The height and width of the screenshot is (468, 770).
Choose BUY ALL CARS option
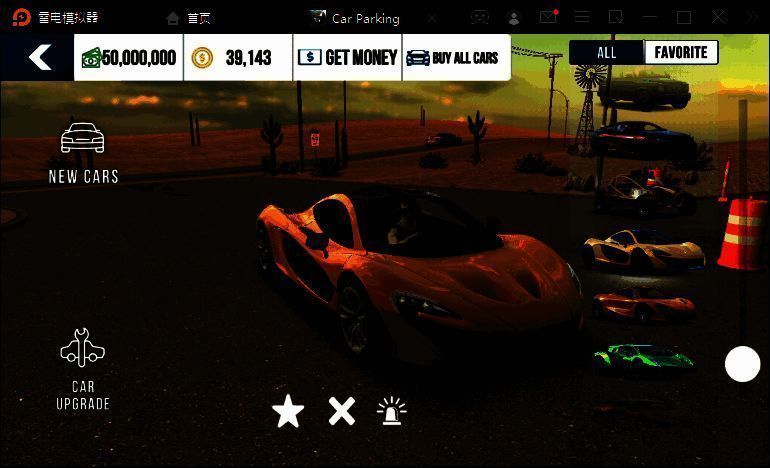(456, 57)
